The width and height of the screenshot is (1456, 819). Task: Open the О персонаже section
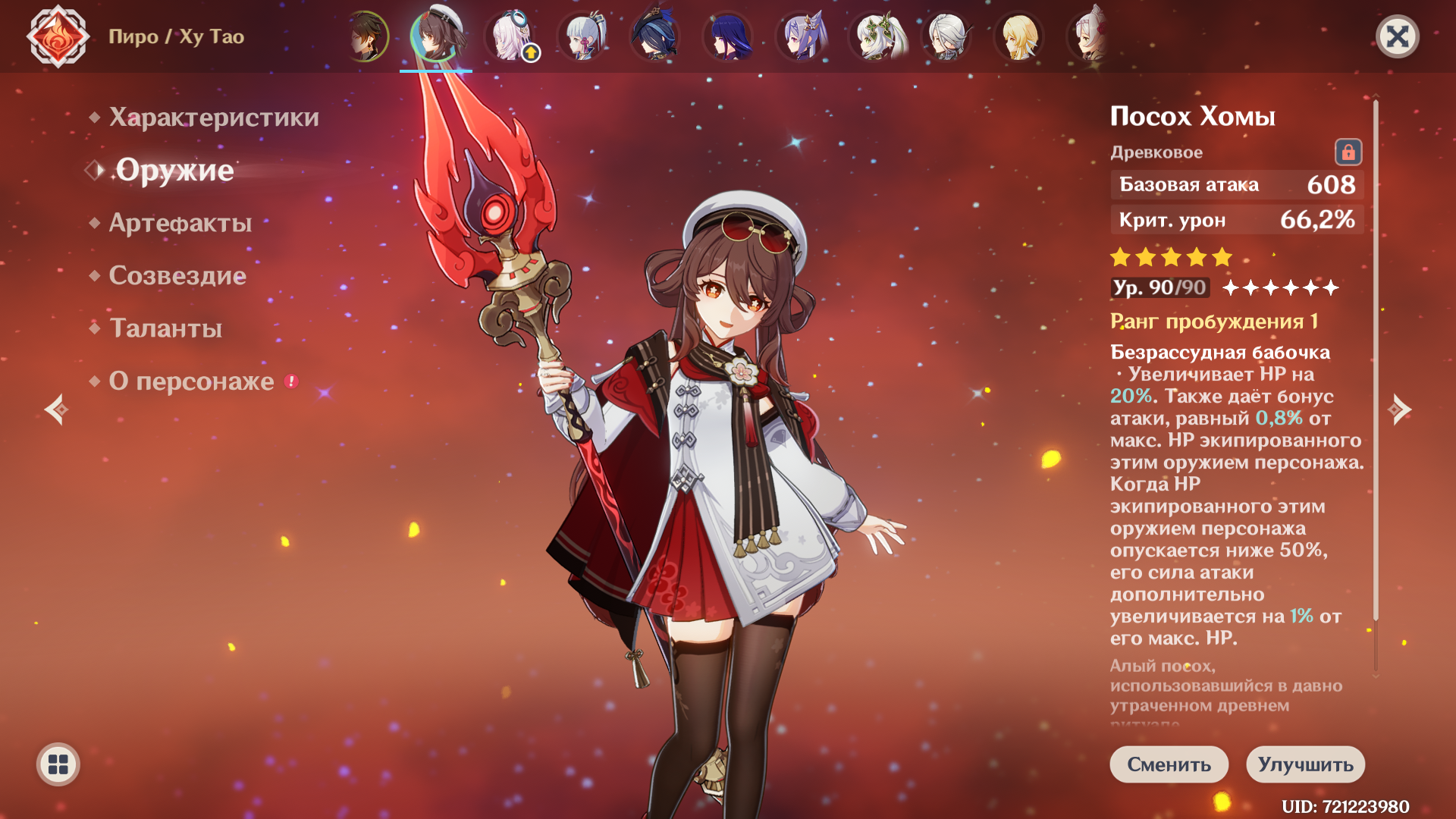[191, 381]
